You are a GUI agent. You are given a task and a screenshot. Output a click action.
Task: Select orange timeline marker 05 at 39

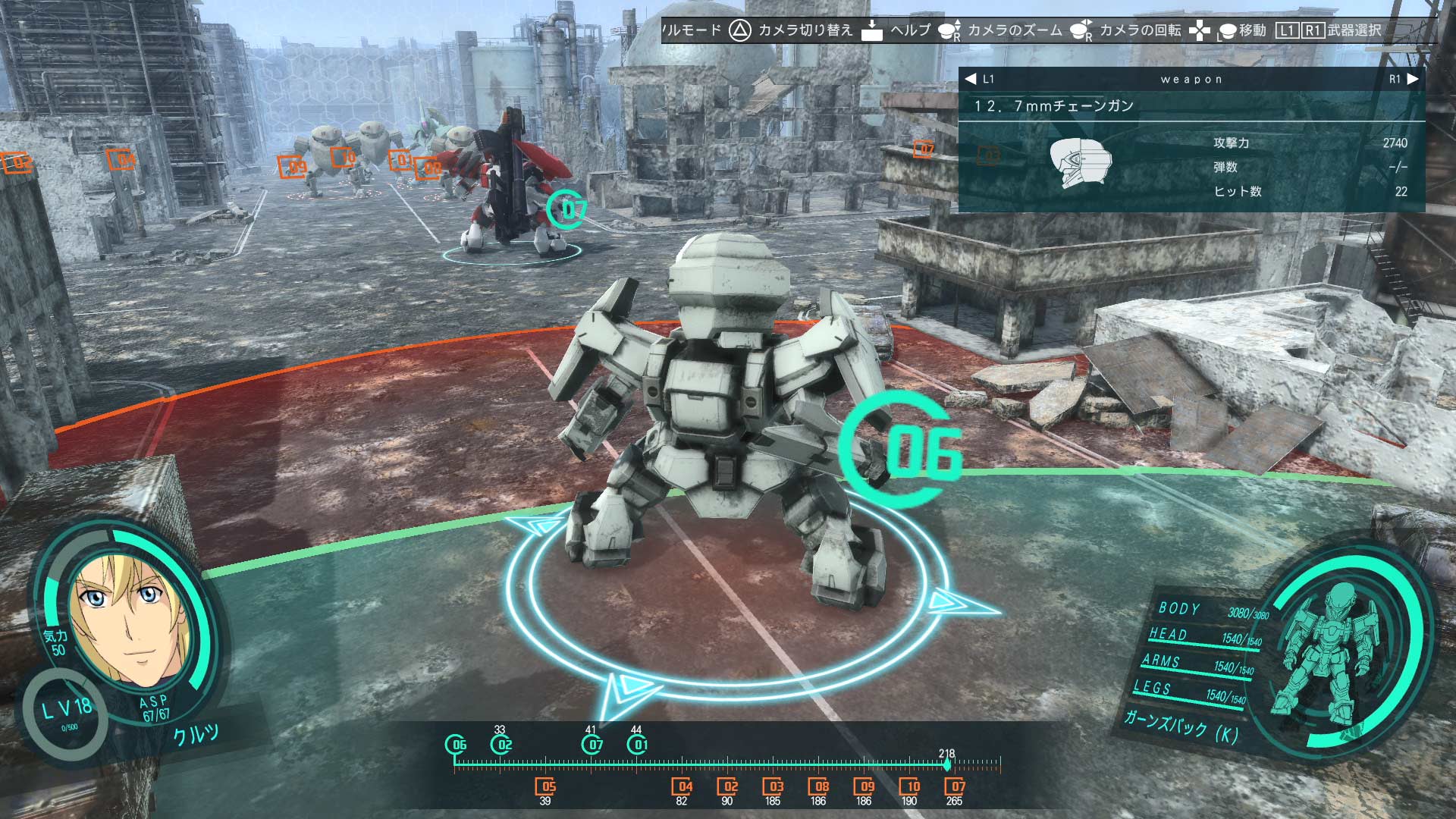click(x=548, y=786)
